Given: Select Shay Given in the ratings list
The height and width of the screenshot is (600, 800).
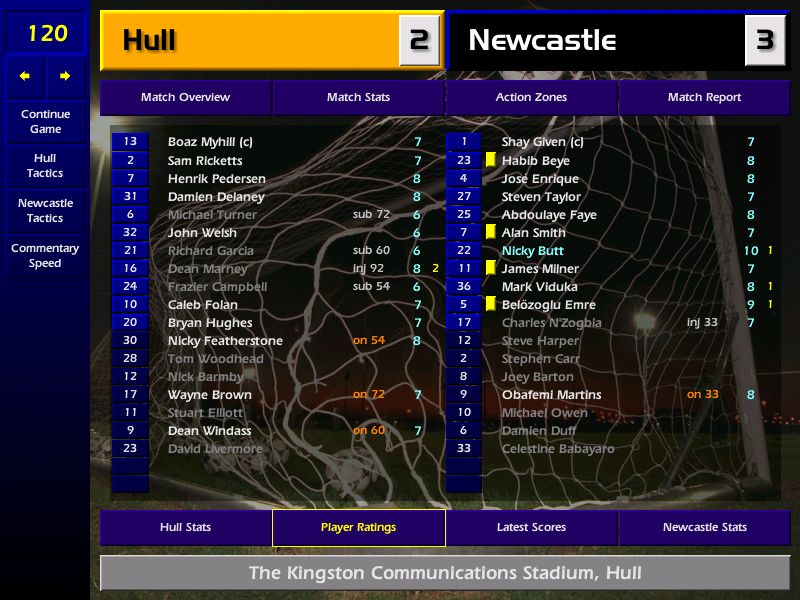Looking at the screenshot, I should (x=535, y=142).
